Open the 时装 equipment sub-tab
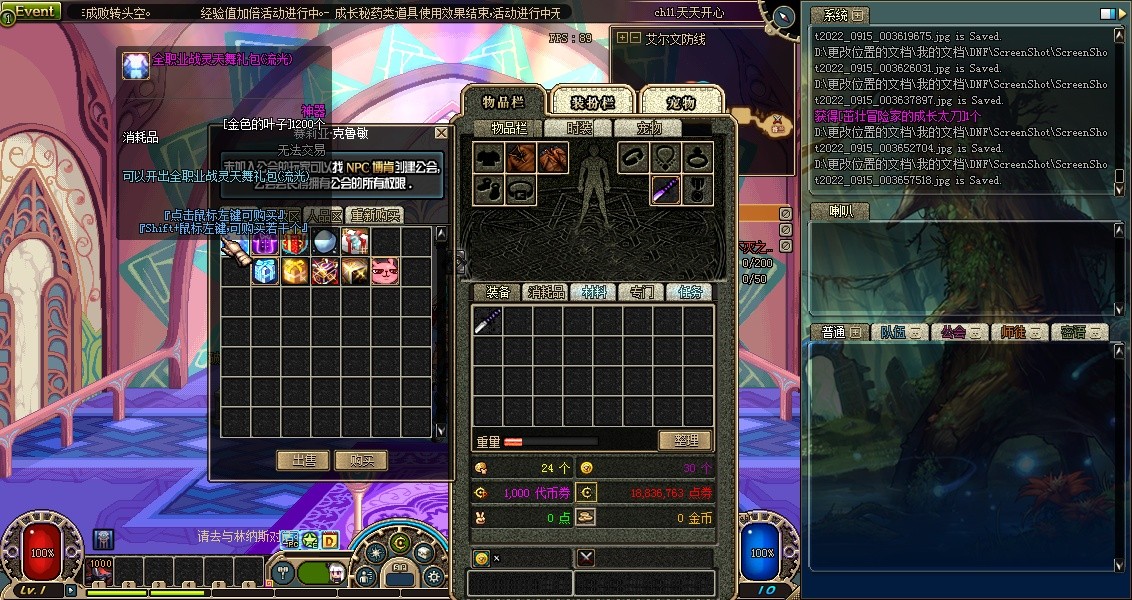 coord(579,128)
